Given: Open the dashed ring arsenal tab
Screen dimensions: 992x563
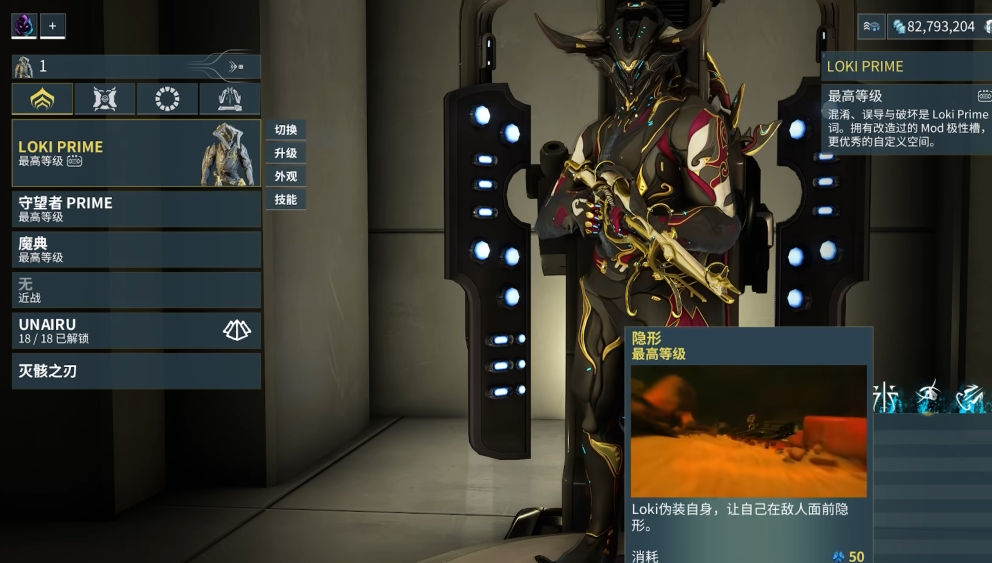Looking at the screenshot, I should point(167,99).
